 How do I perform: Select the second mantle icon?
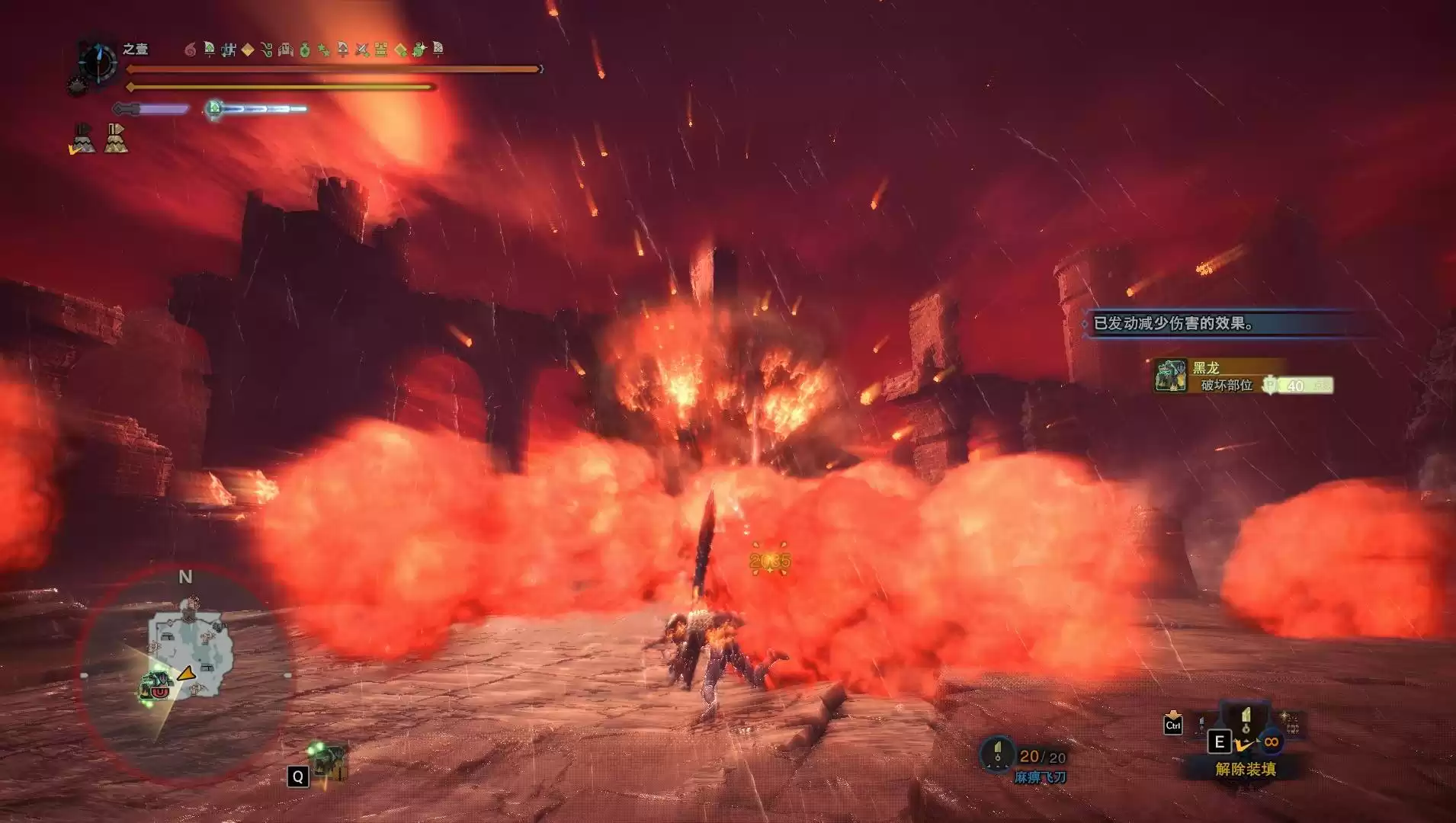click(116, 139)
